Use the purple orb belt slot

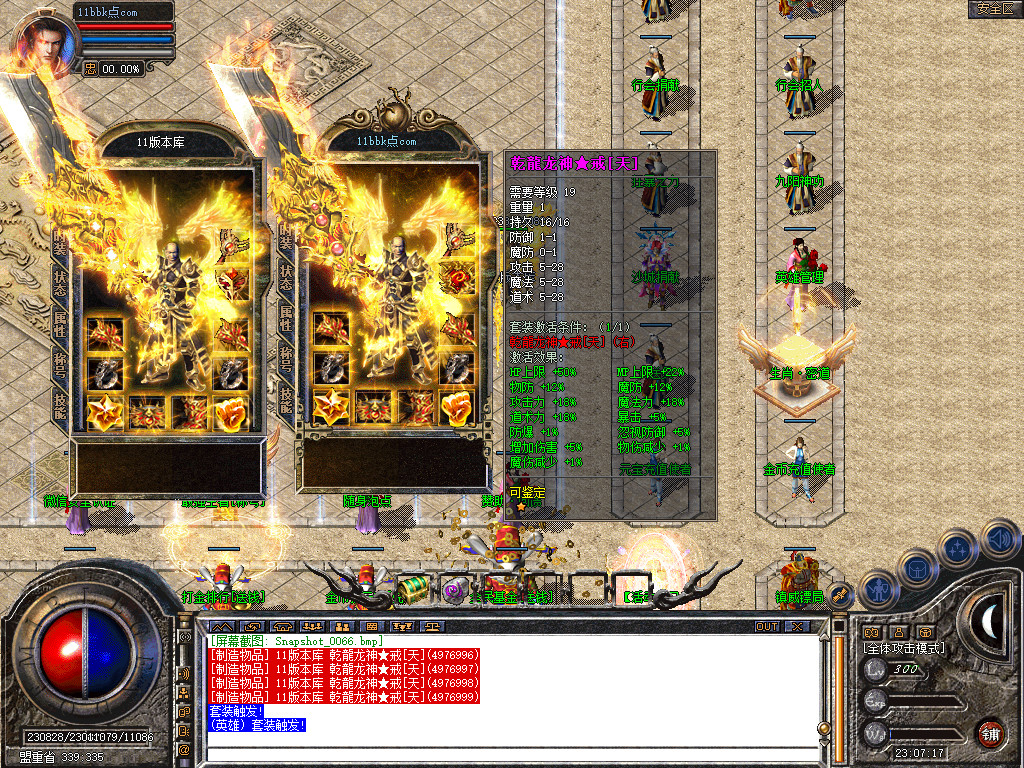pyautogui.click(x=455, y=590)
